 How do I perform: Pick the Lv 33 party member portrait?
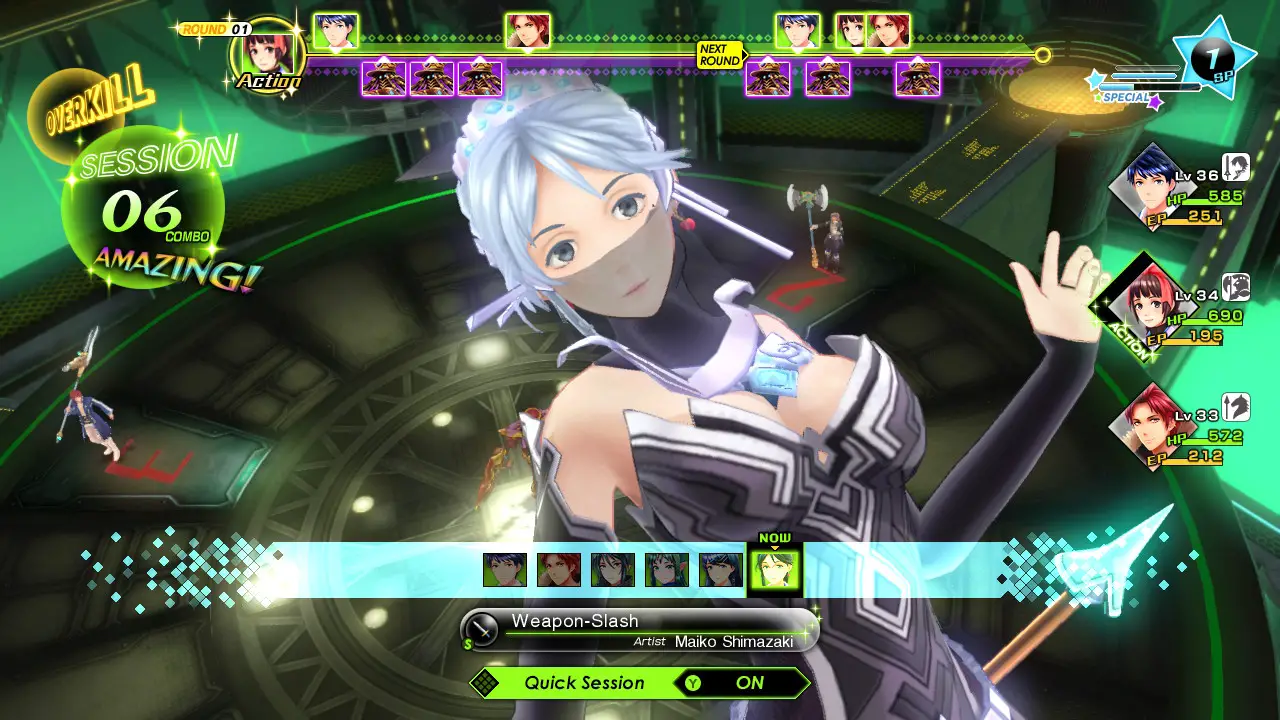tap(1150, 426)
